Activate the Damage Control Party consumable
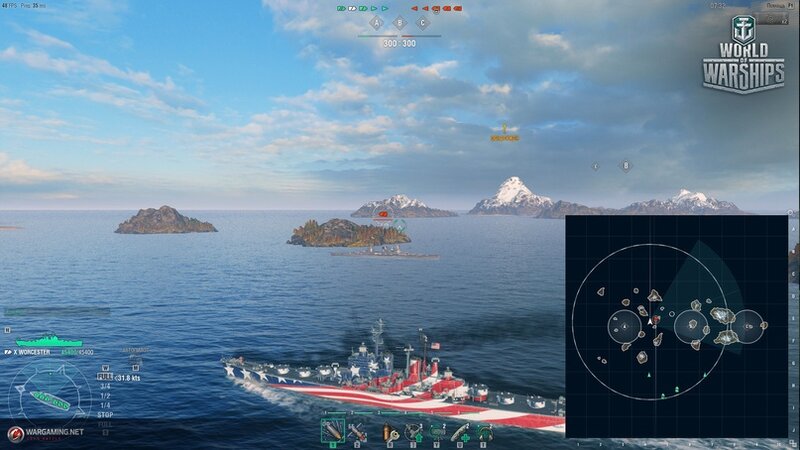The image size is (800, 450). pos(389,431)
